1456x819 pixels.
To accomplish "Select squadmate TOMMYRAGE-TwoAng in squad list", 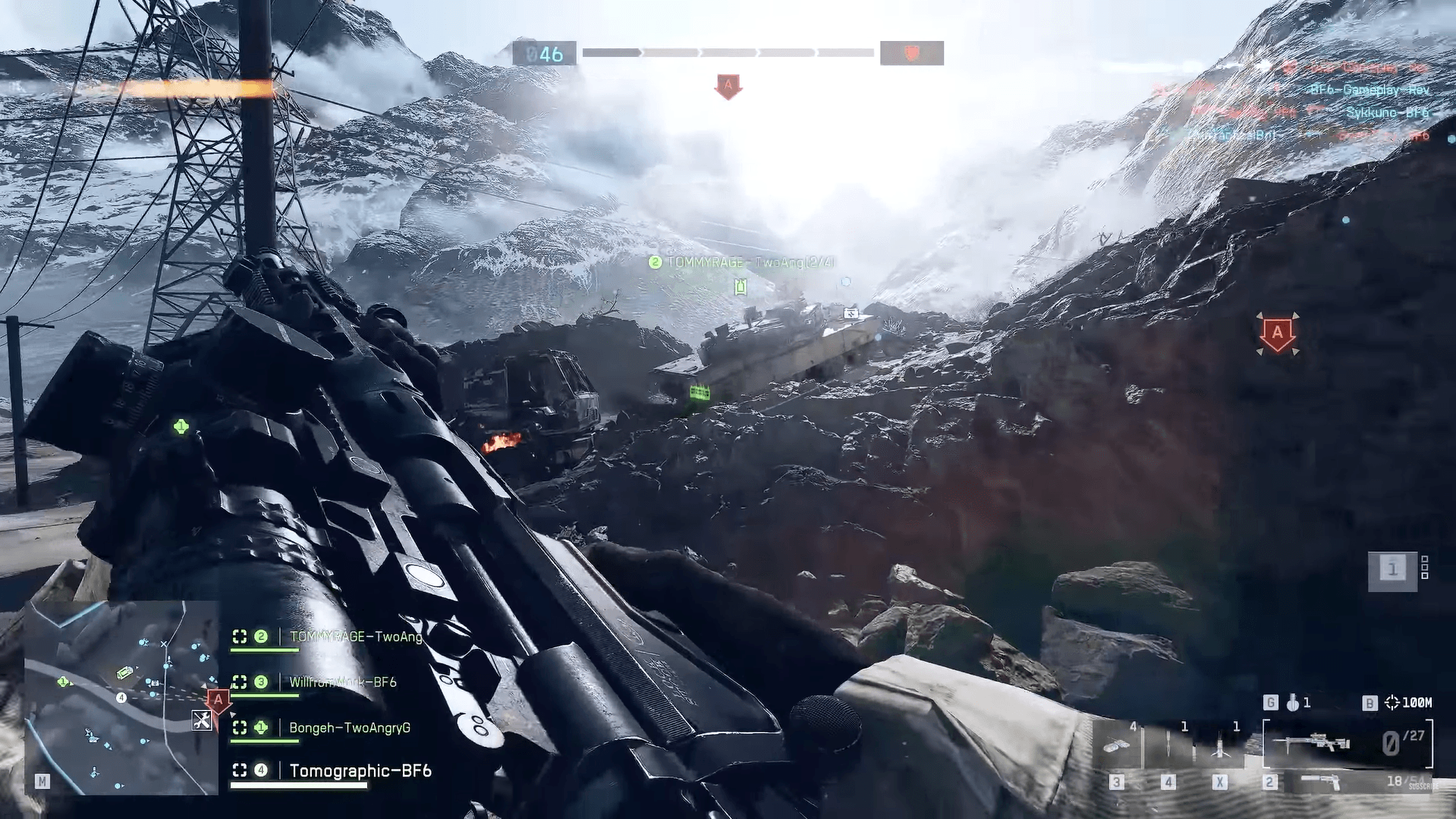I will pyautogui.click(x=355, y=637).
